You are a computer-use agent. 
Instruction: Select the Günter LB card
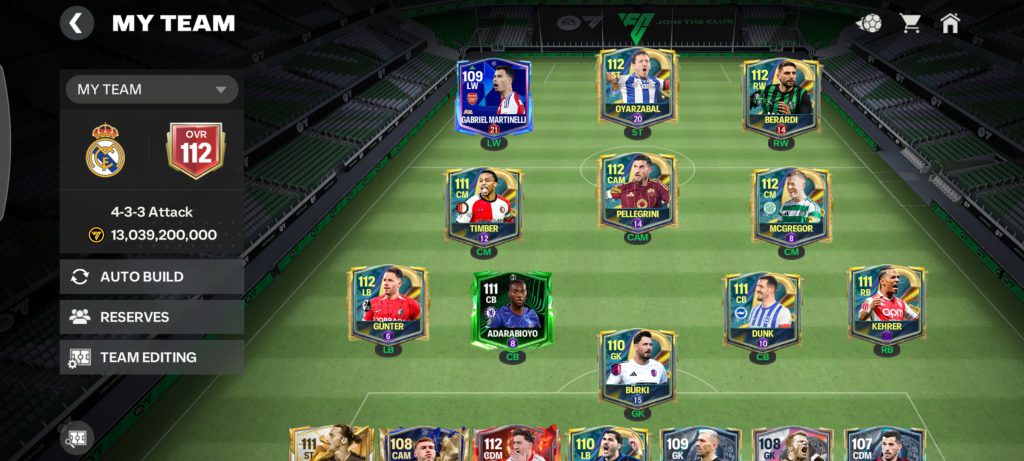pos(388,305)
